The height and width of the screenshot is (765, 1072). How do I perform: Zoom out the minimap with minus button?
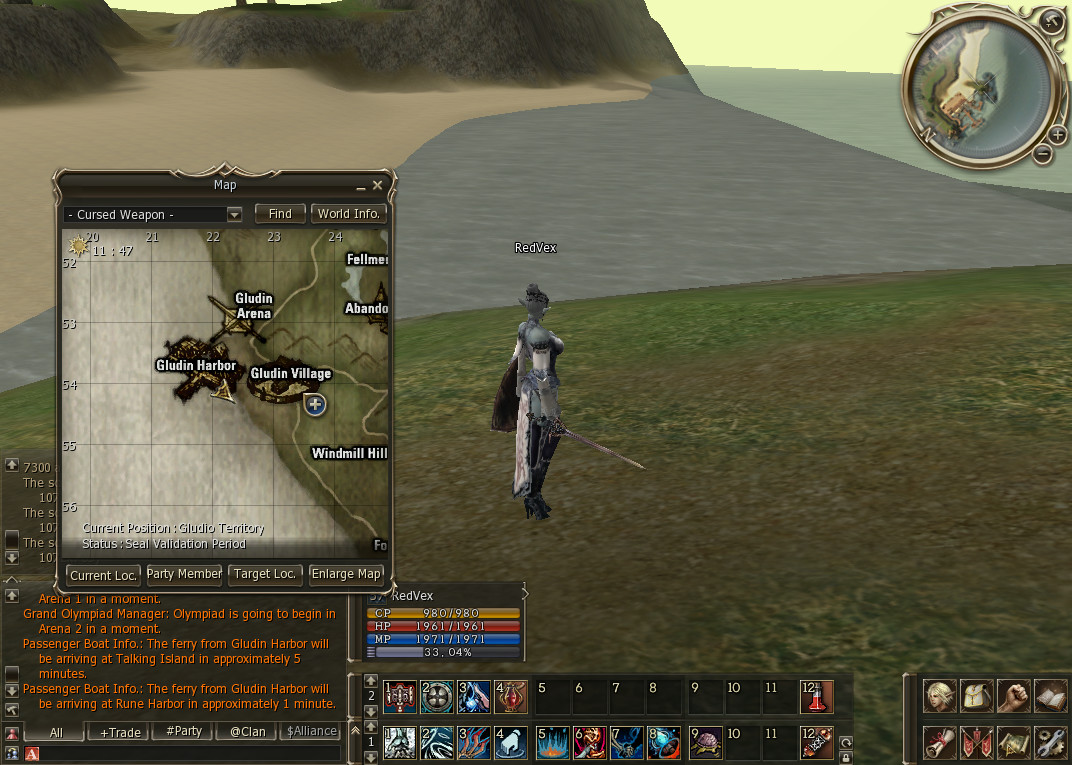[1042, 154]
